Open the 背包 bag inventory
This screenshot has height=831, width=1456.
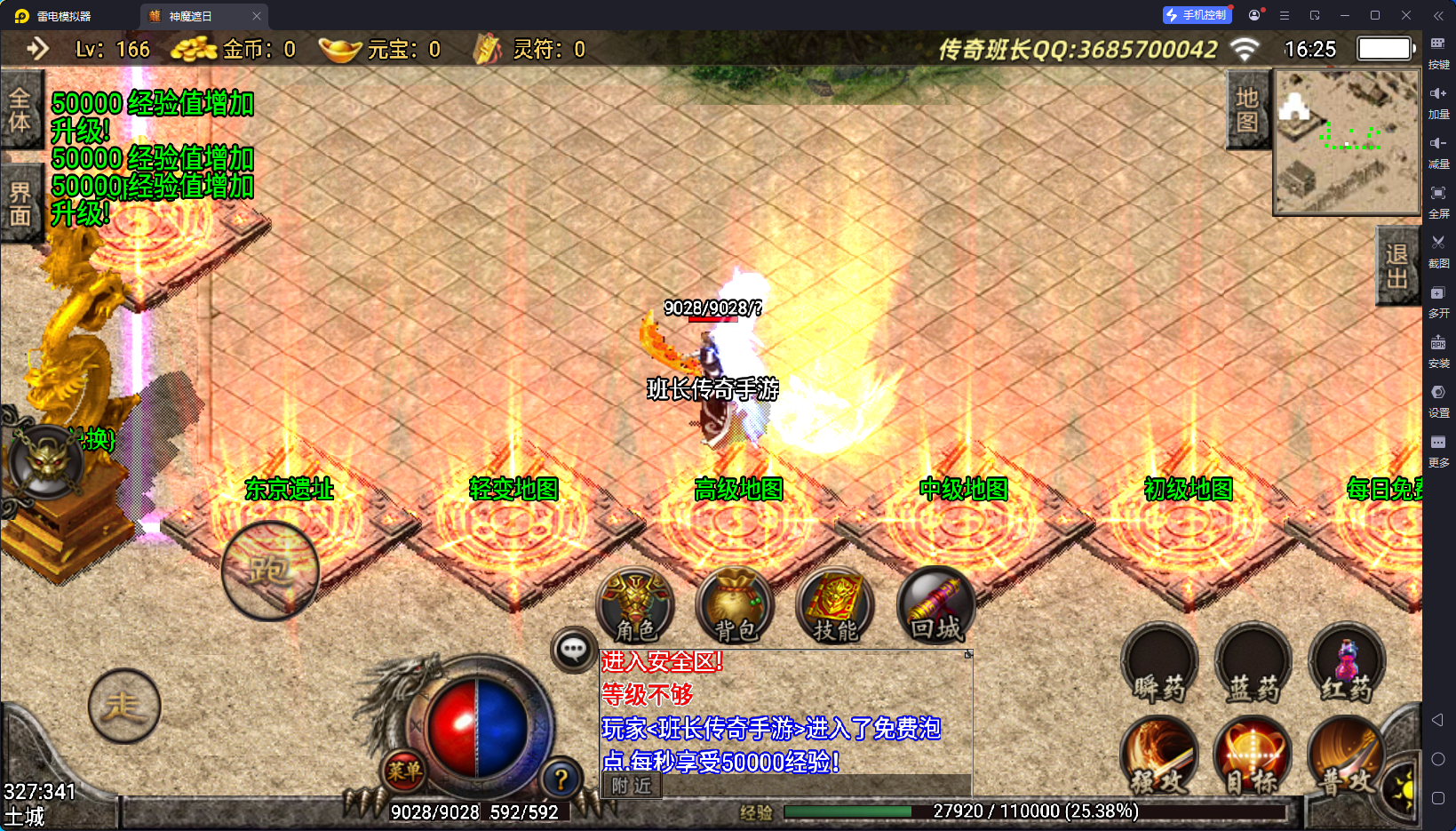[735, 606]
